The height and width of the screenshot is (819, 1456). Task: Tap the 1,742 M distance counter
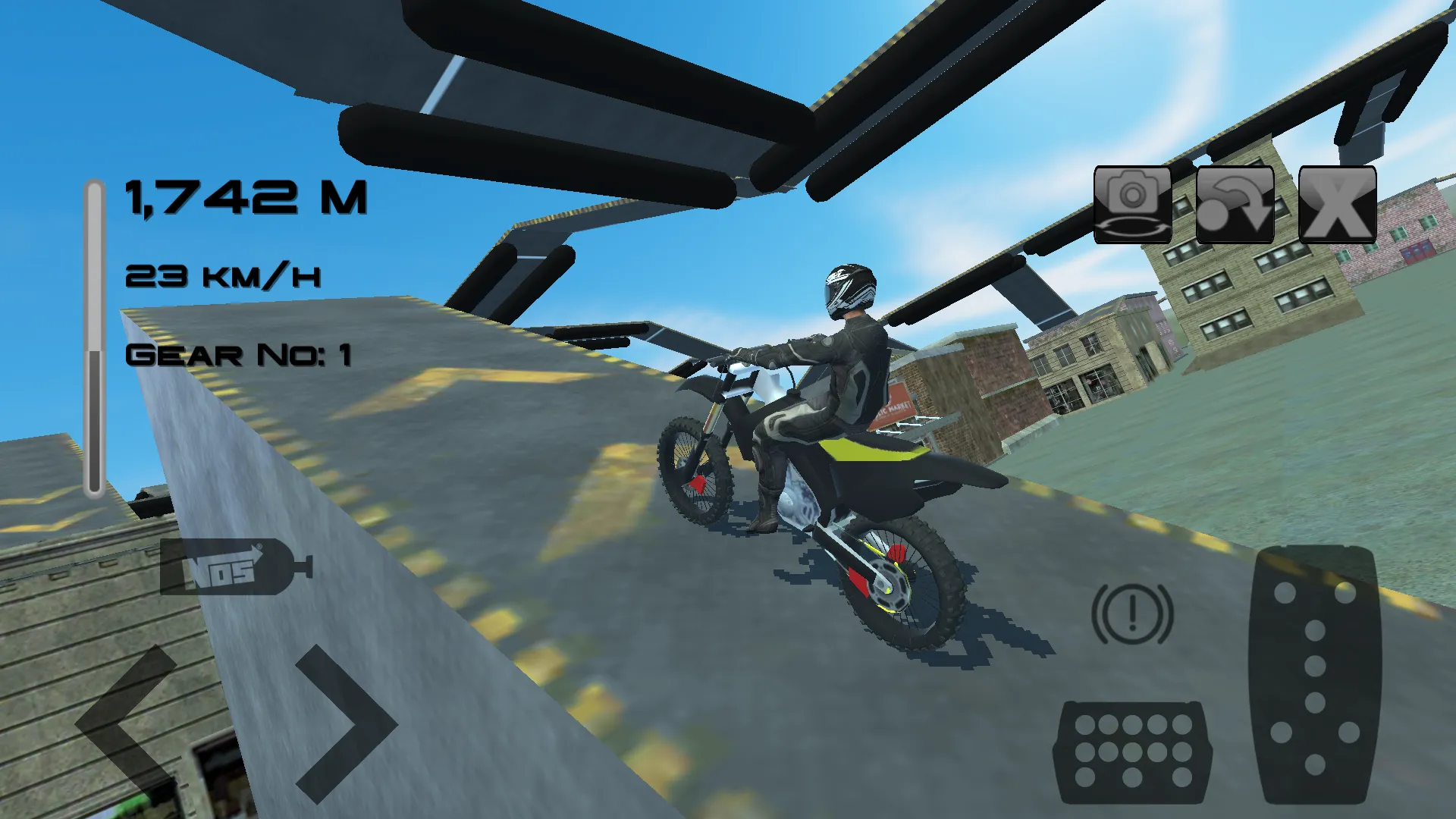coord(246,199)
